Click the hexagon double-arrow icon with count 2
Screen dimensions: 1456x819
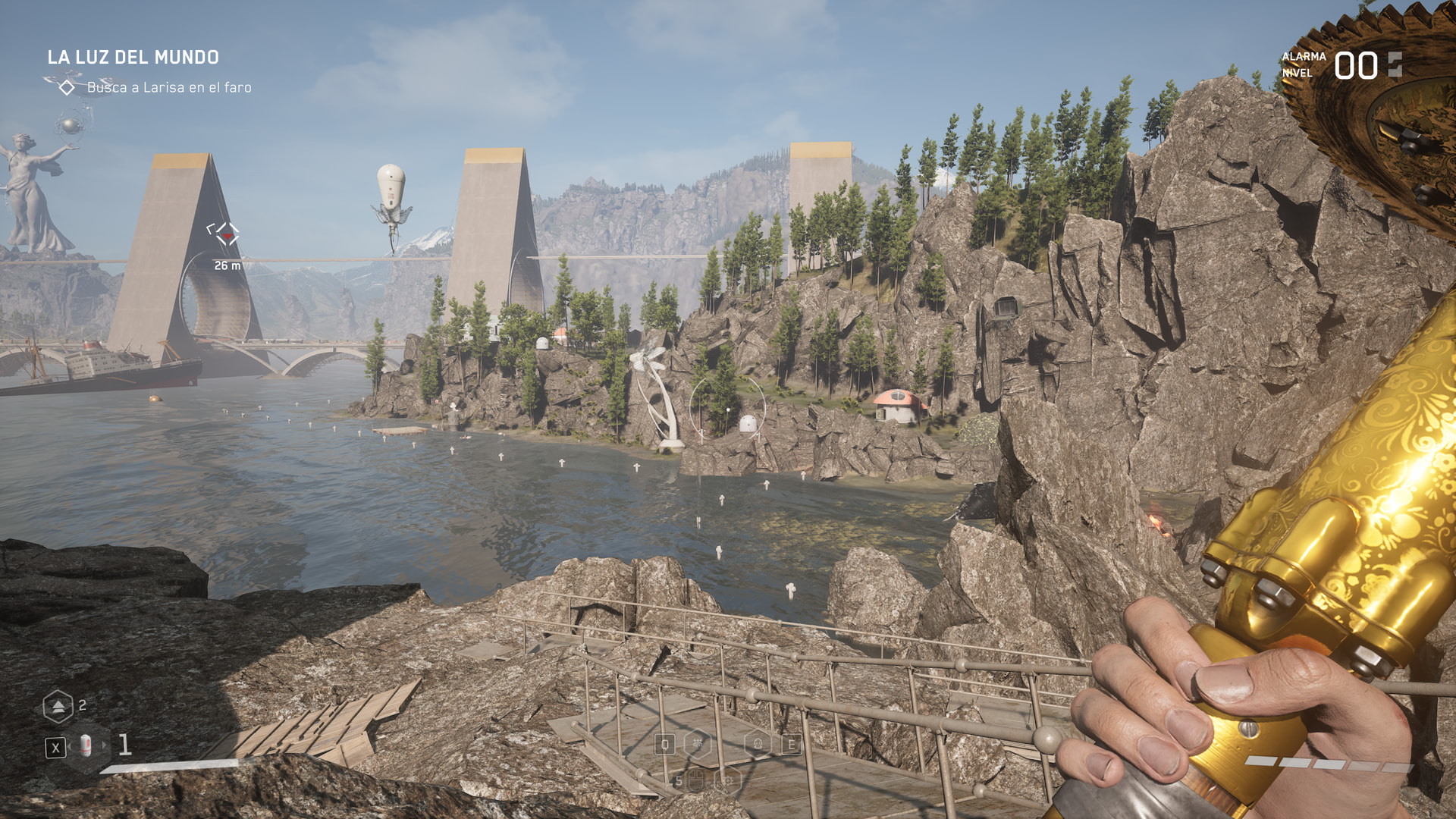(x=58, y=707)
